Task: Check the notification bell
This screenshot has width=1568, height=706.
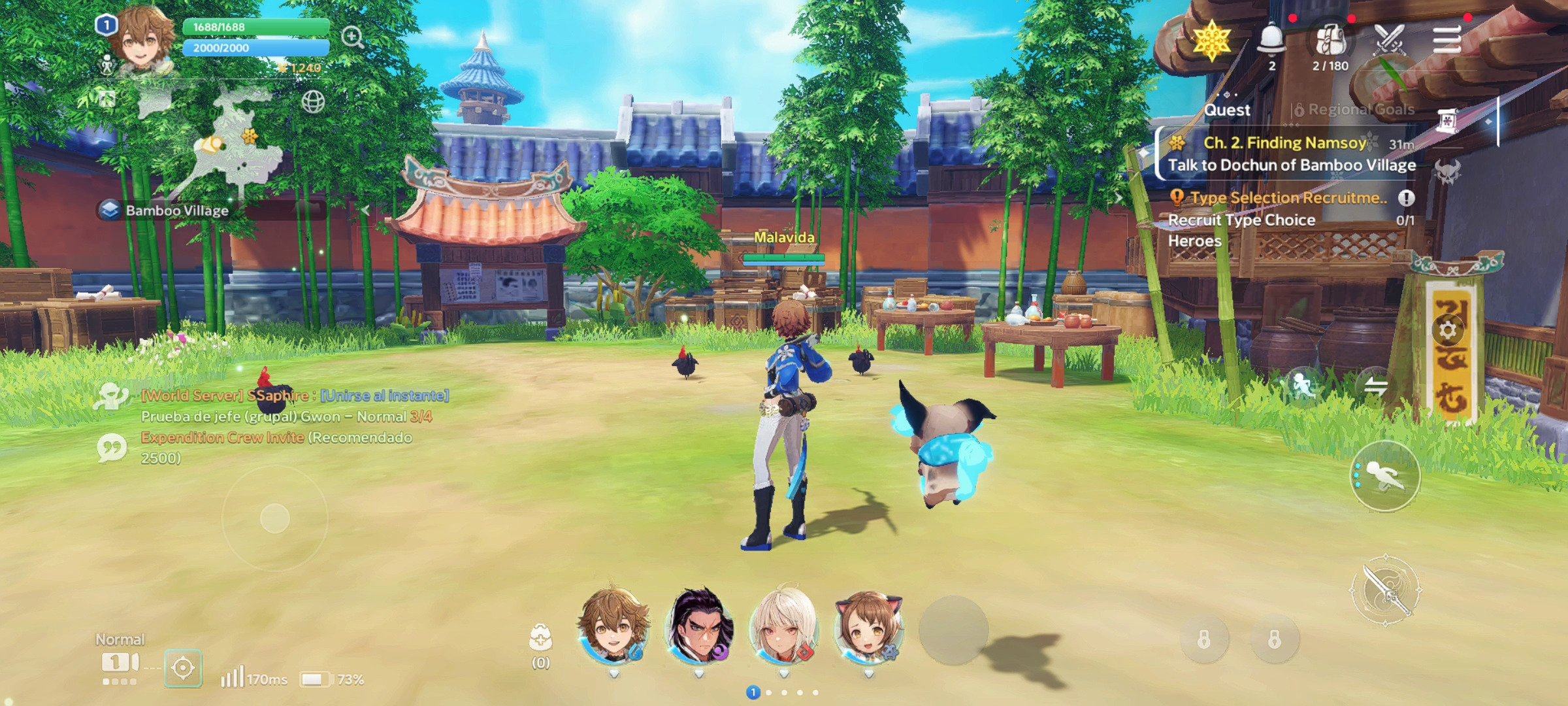Action: 1271,41
